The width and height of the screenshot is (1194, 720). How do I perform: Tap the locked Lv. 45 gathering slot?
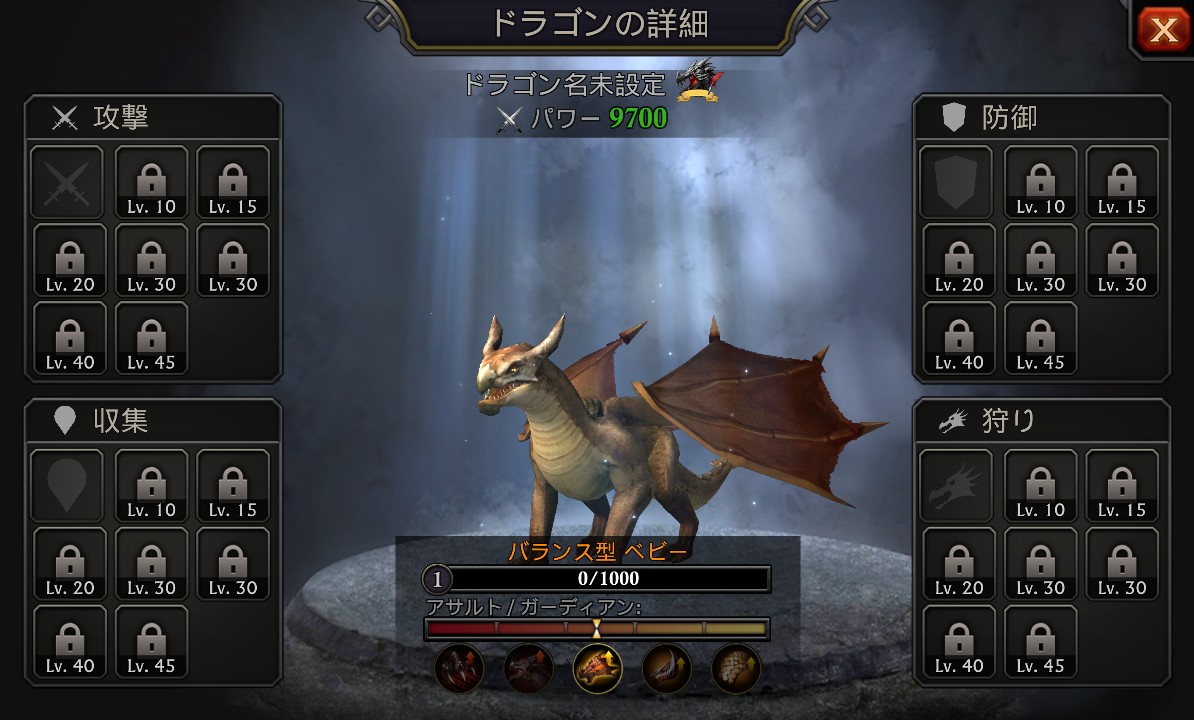tap(151, 641)
